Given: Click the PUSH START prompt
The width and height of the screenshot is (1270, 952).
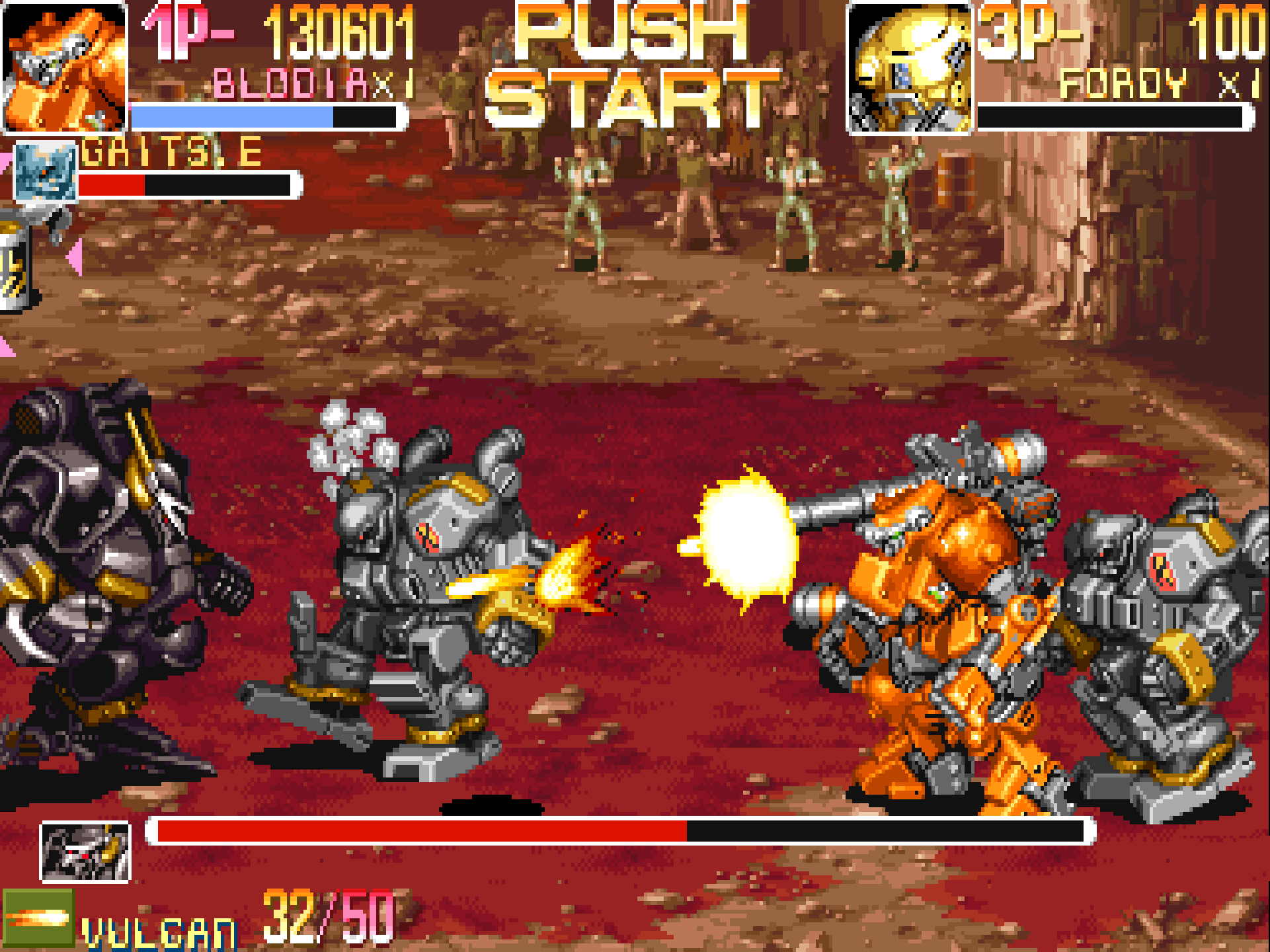Looking at the screenshot, I should tap(631, 66).
